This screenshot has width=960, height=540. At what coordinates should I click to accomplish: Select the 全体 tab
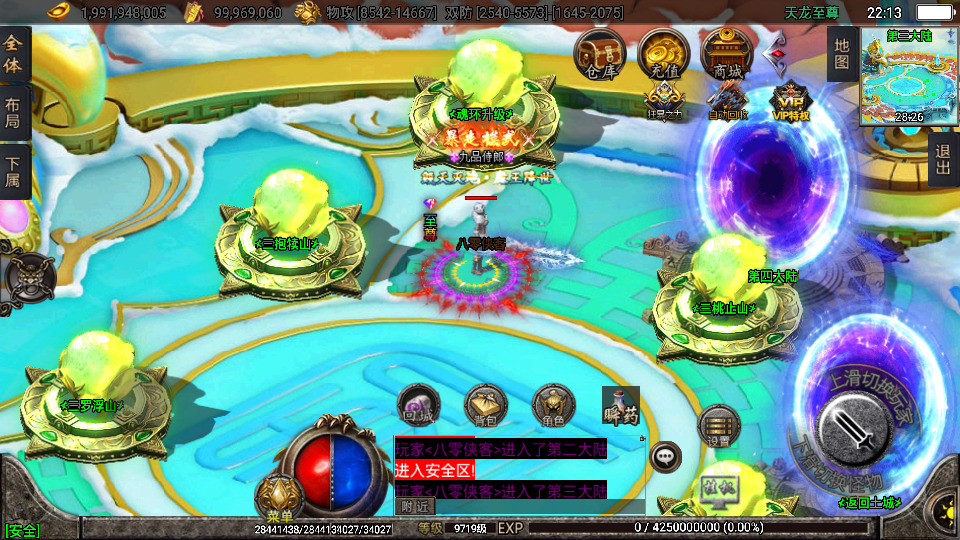coord(13,55)
